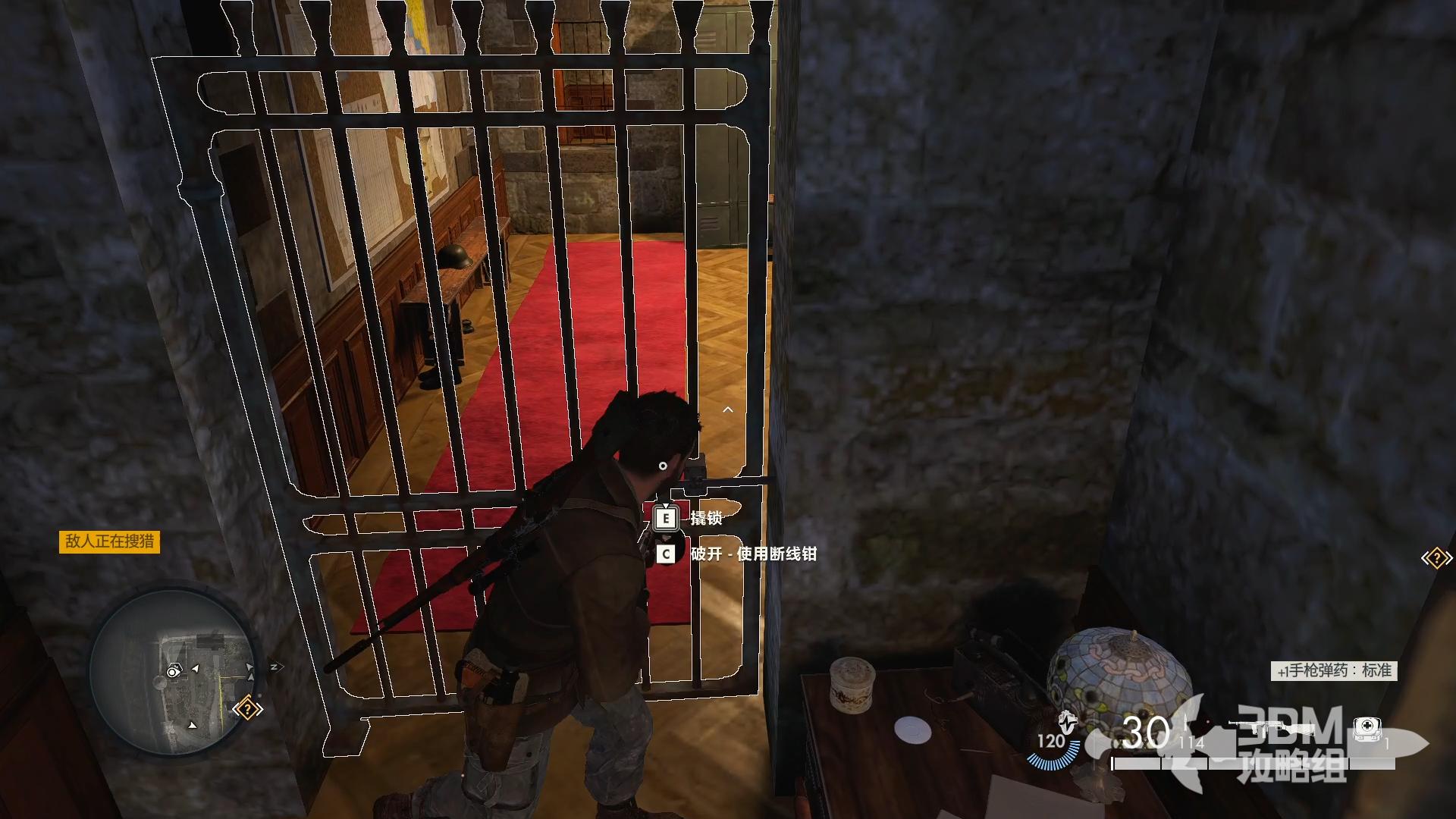Click the question mark objective marker at the right screen edge

pos(1436,559)
